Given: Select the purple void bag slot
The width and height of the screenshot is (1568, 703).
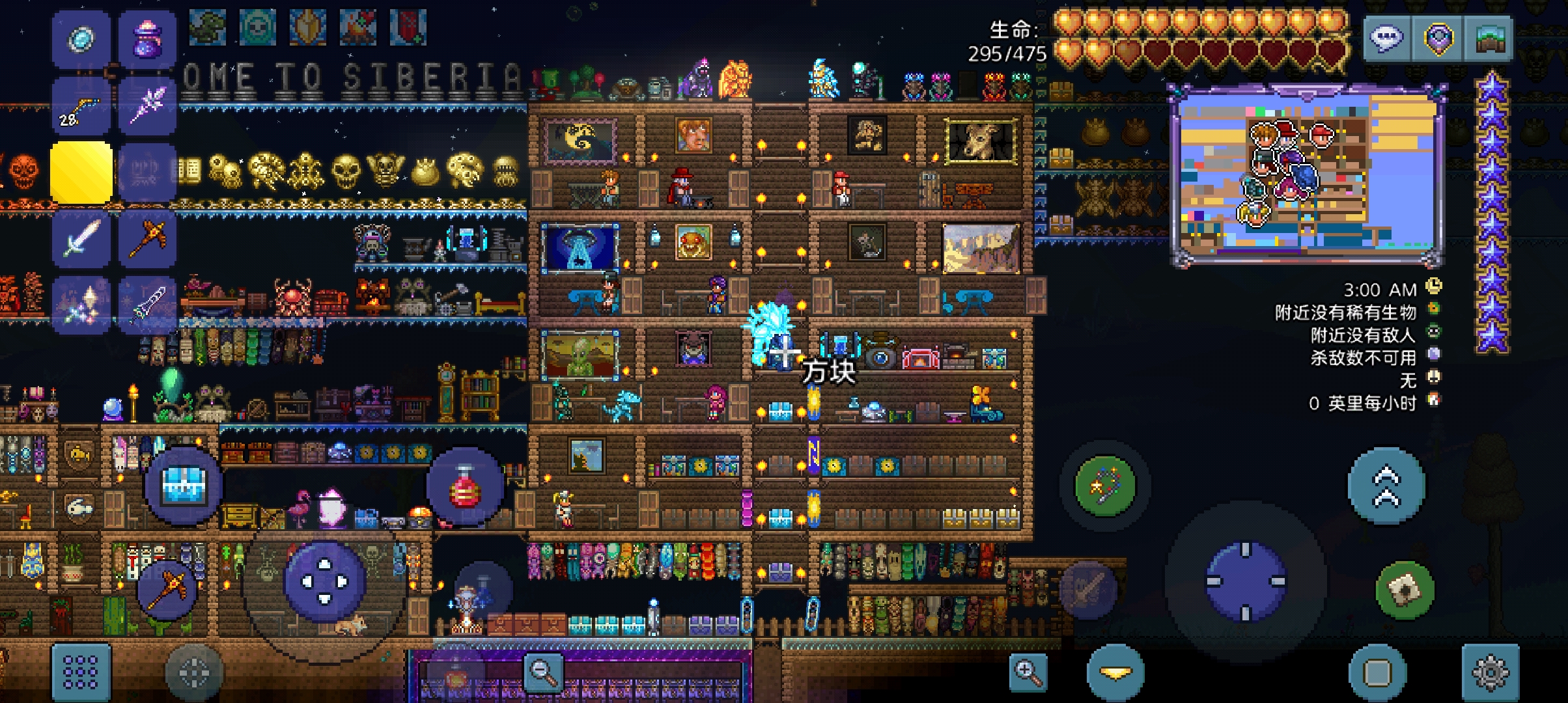Looking at the screenshot, I should (x=147, y=39).
